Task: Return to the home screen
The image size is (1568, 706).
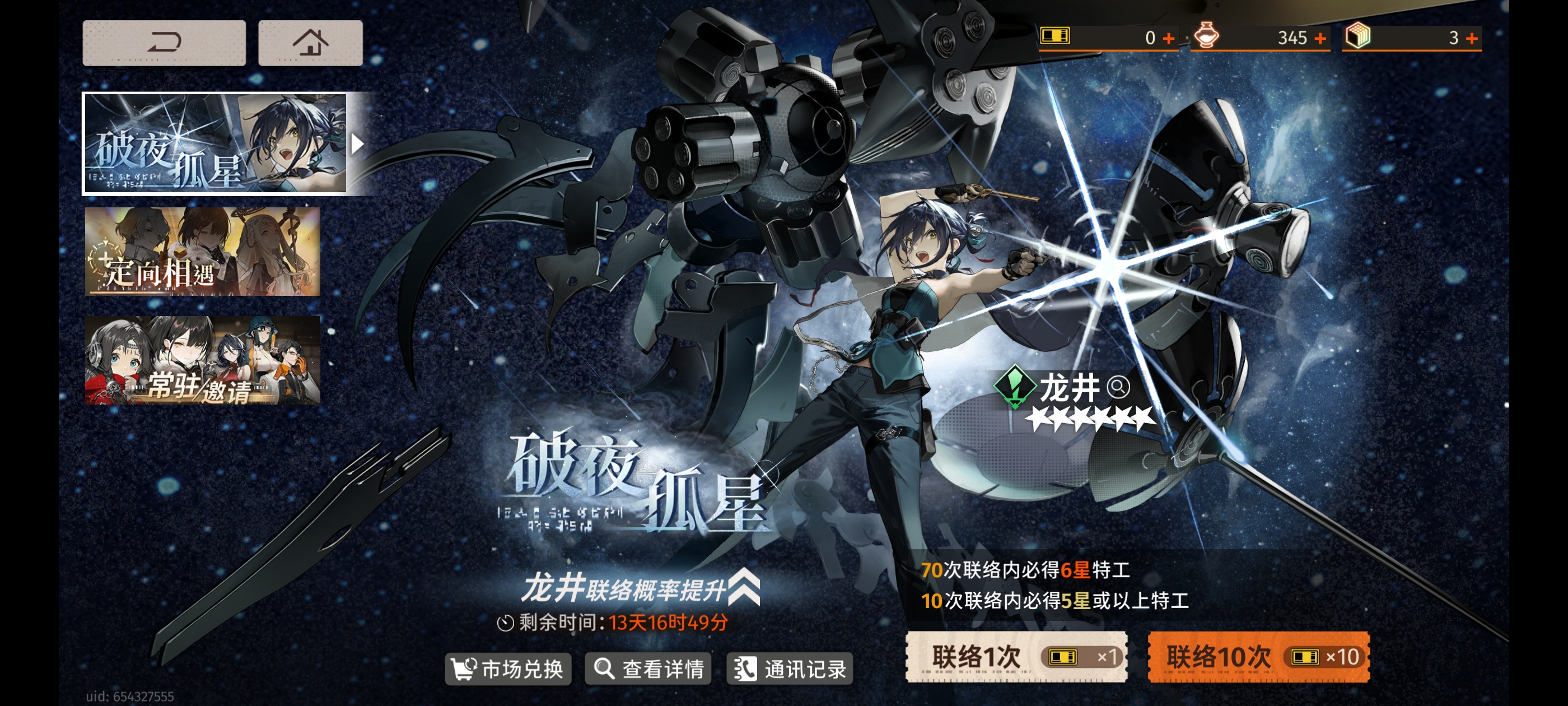Action: click(x=310, y=43)
